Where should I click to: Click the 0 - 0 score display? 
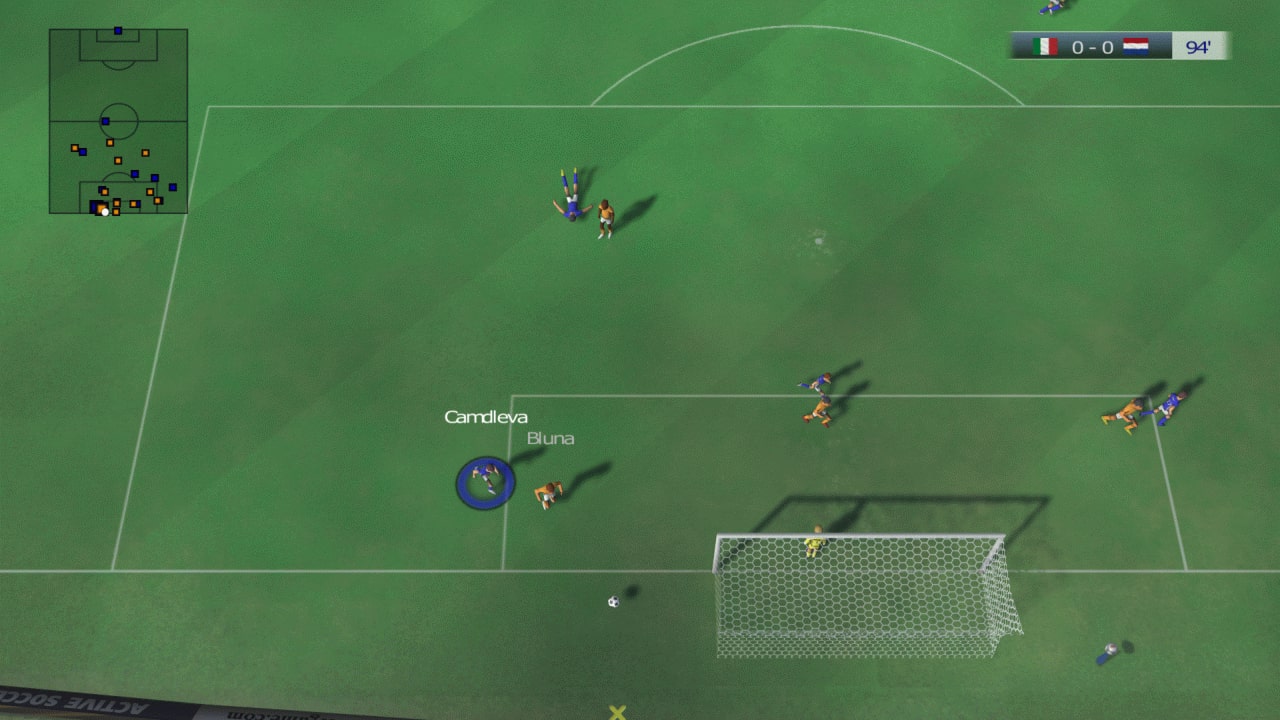(1092, 45)
